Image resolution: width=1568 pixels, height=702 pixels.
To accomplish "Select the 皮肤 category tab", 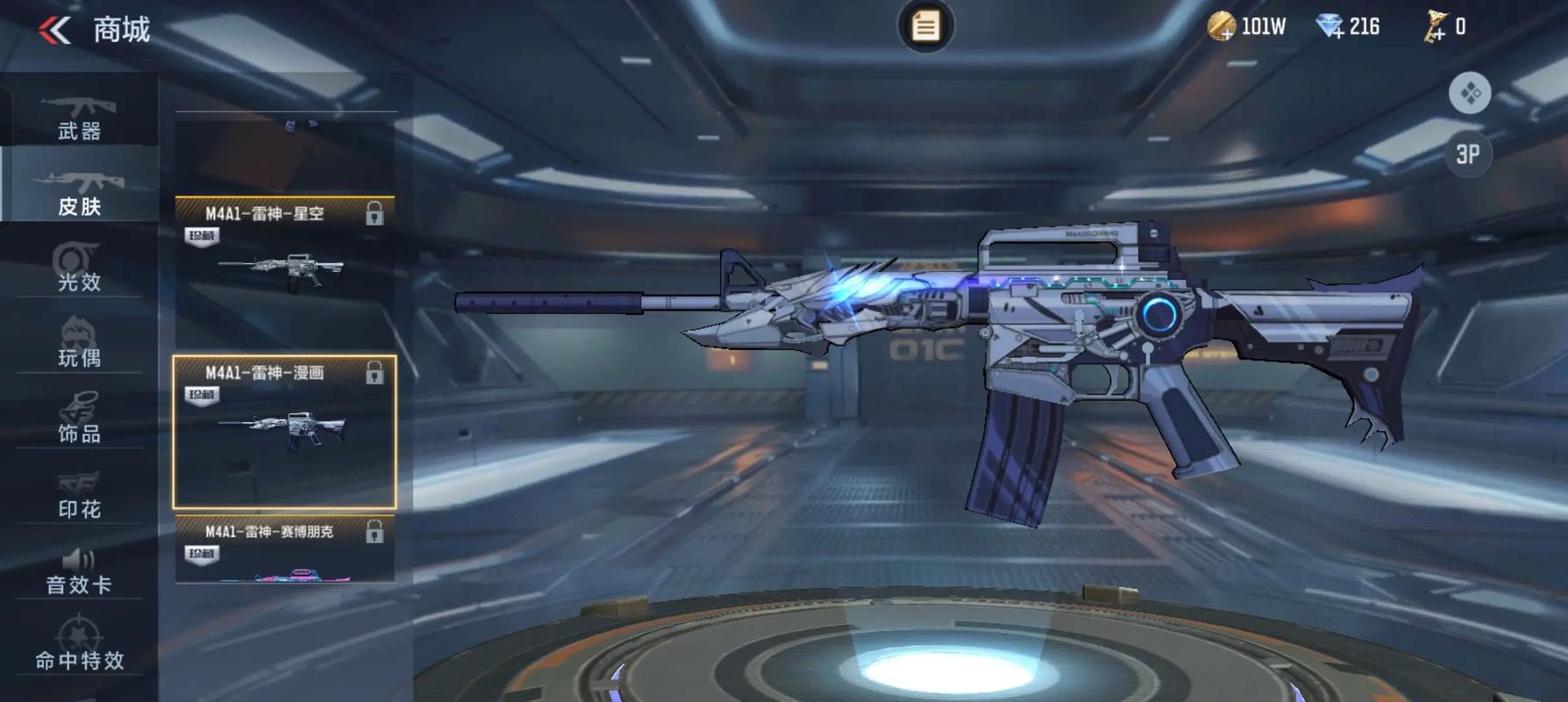I will click(79, 192).
